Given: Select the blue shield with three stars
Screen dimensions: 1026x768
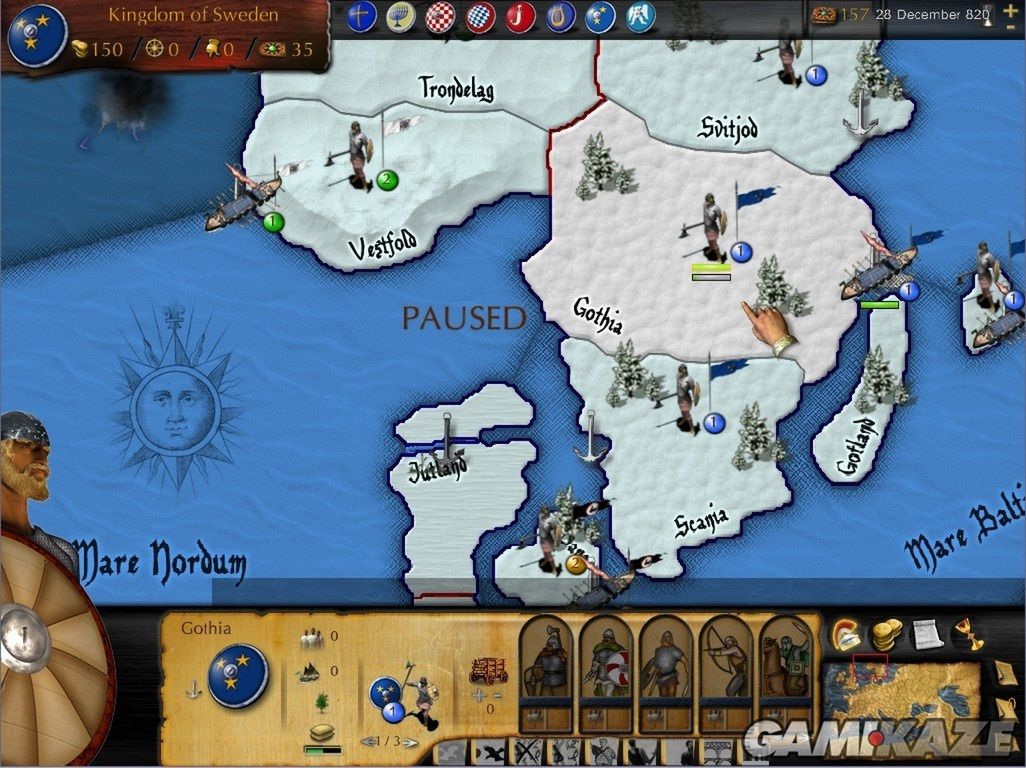Looking at the screenshot, I should pos(600,17).
